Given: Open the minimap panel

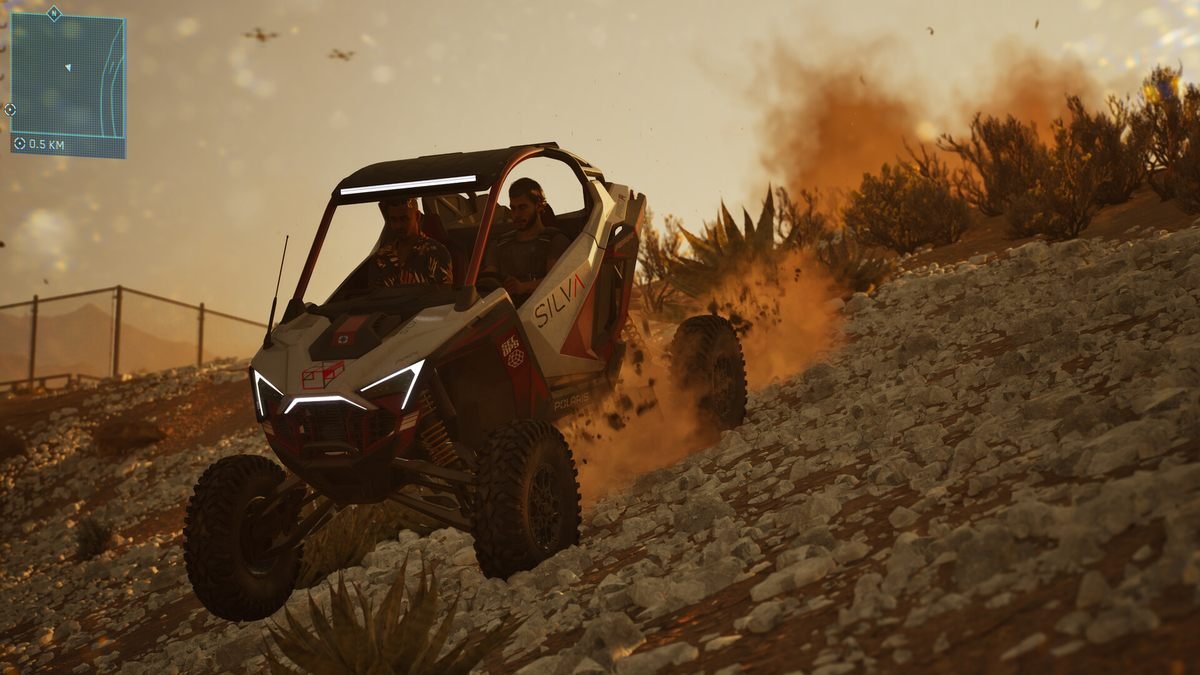Looking at the screenshot, I should point(68,84).
